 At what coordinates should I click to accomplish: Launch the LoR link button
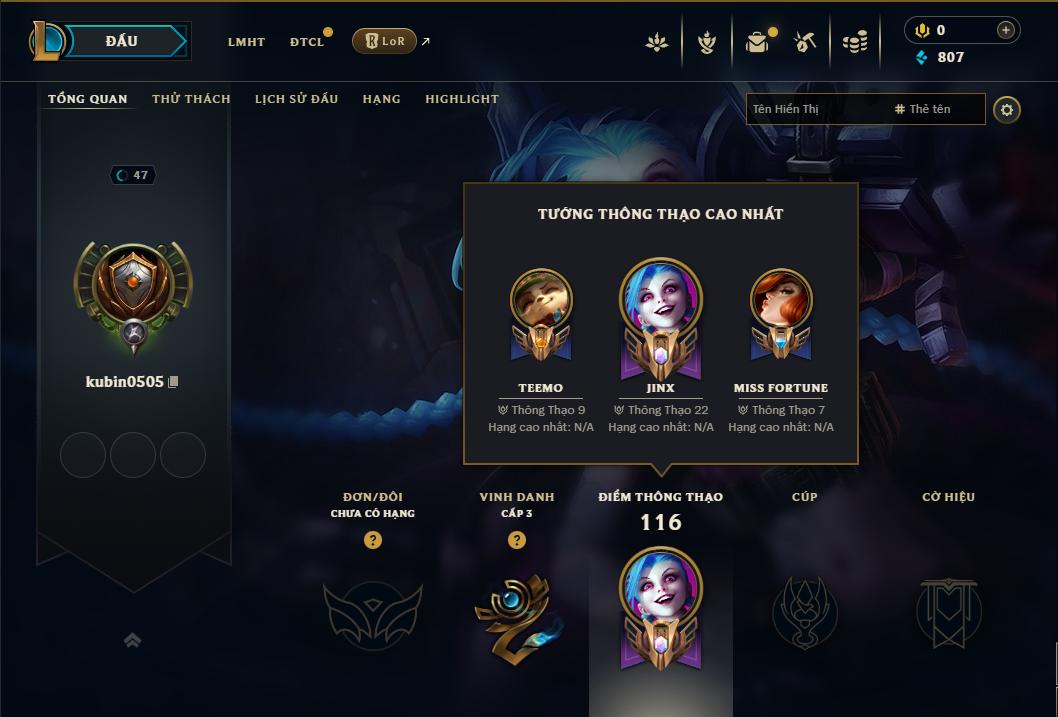[x=384, y=41]
